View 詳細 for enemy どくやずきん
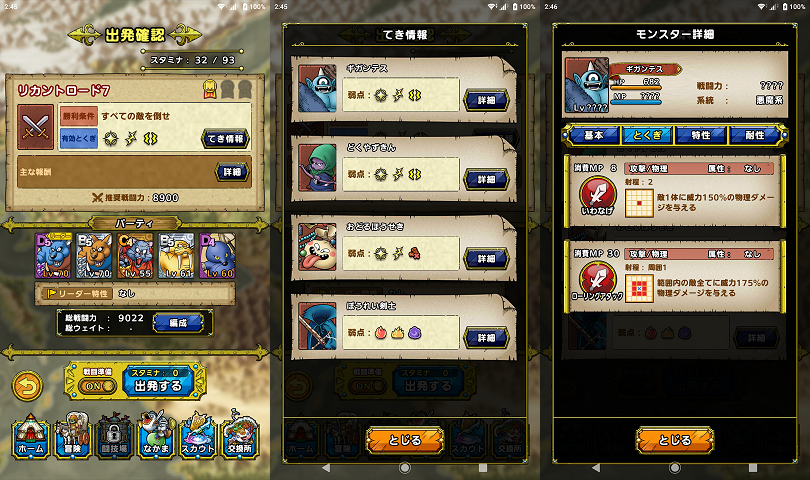The image size is (810, 480). [486, 180]
